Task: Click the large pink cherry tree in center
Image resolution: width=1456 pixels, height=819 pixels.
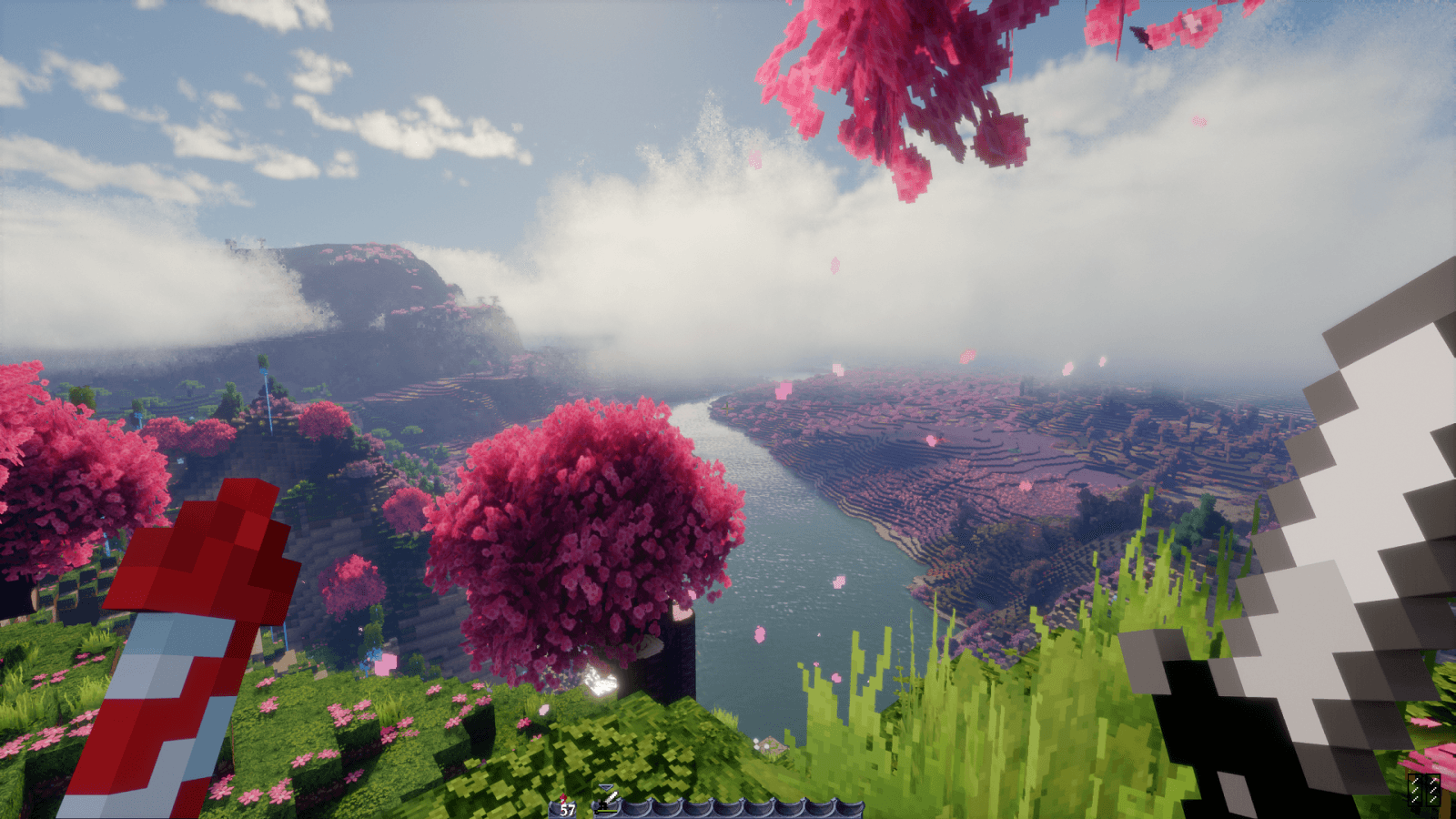Action: (582, 528)
